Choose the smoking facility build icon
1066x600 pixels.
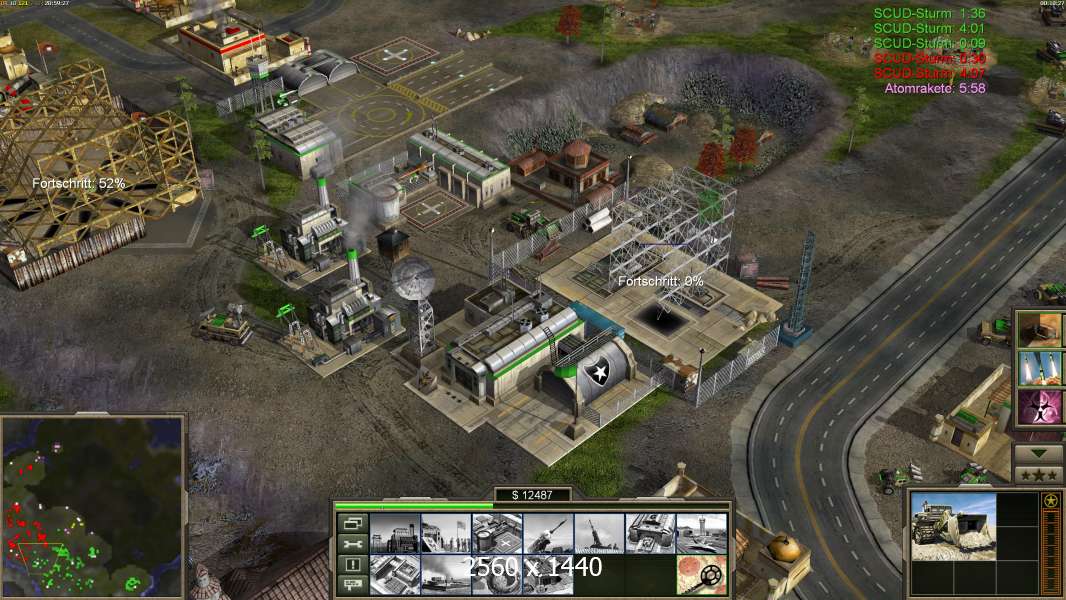coord(445,574)
